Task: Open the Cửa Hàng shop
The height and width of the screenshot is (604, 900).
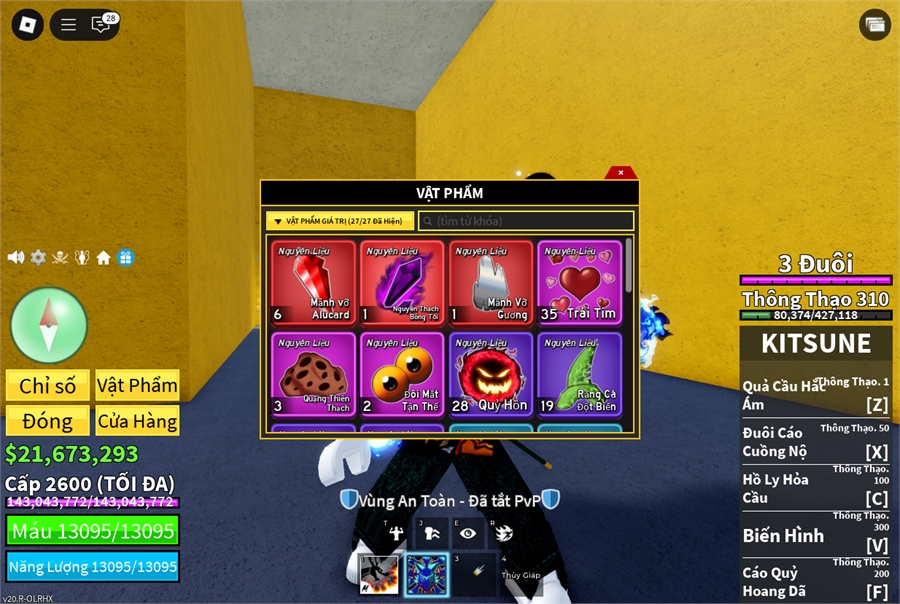Action: (137, 420)
